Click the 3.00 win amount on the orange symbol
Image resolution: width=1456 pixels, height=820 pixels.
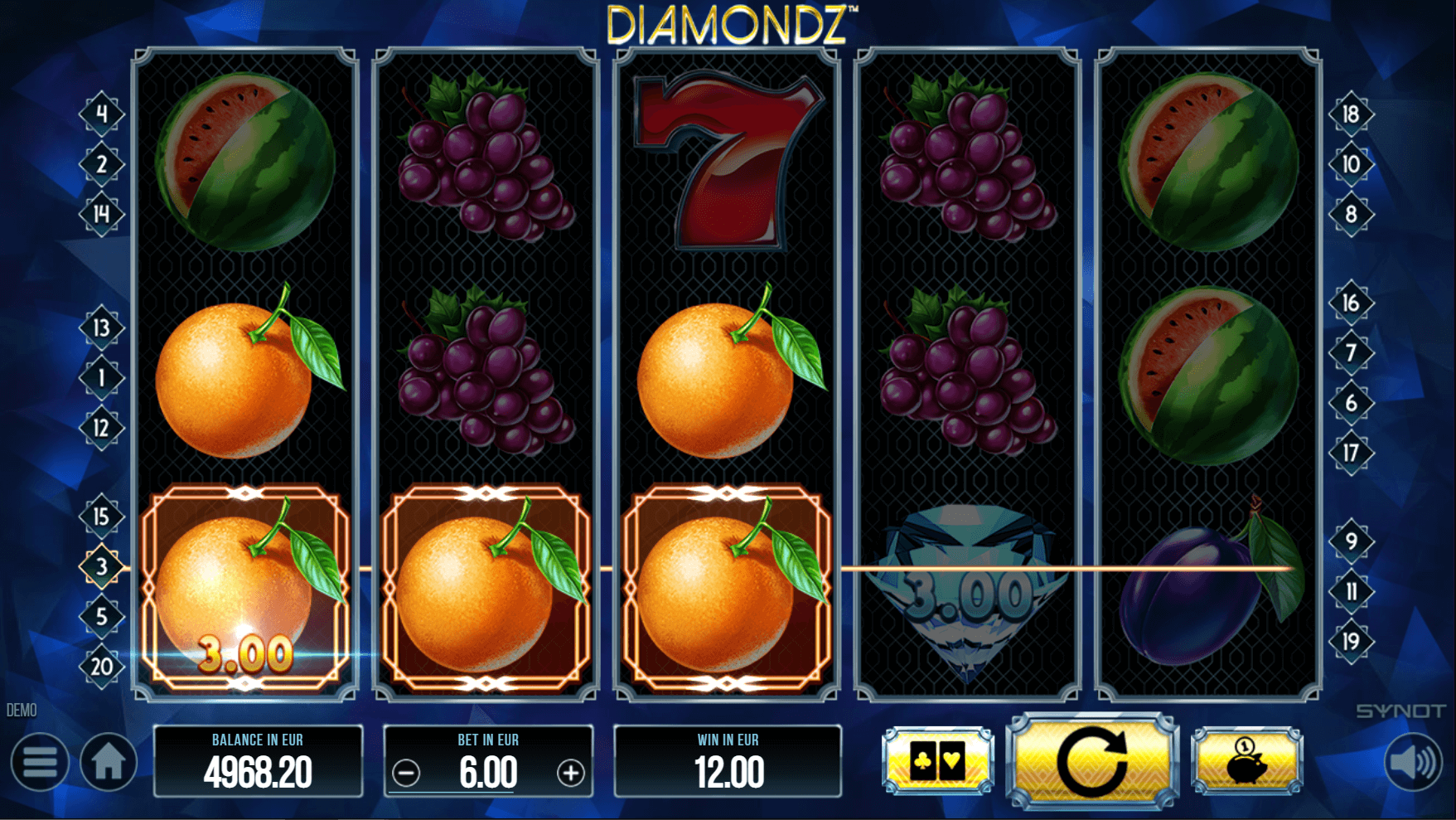point(244,654)
